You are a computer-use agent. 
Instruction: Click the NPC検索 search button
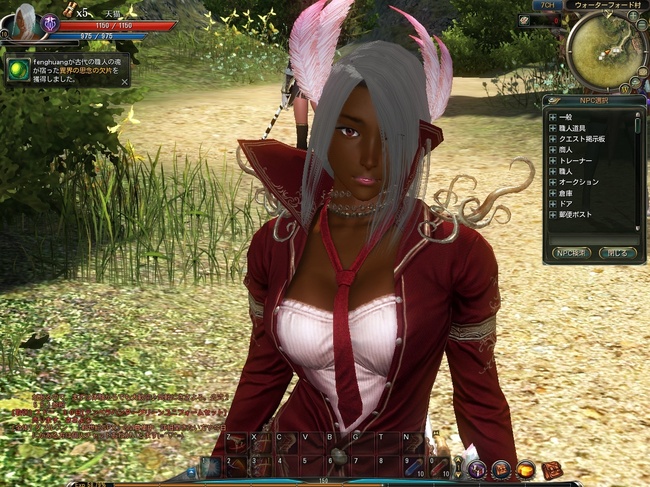571,253
